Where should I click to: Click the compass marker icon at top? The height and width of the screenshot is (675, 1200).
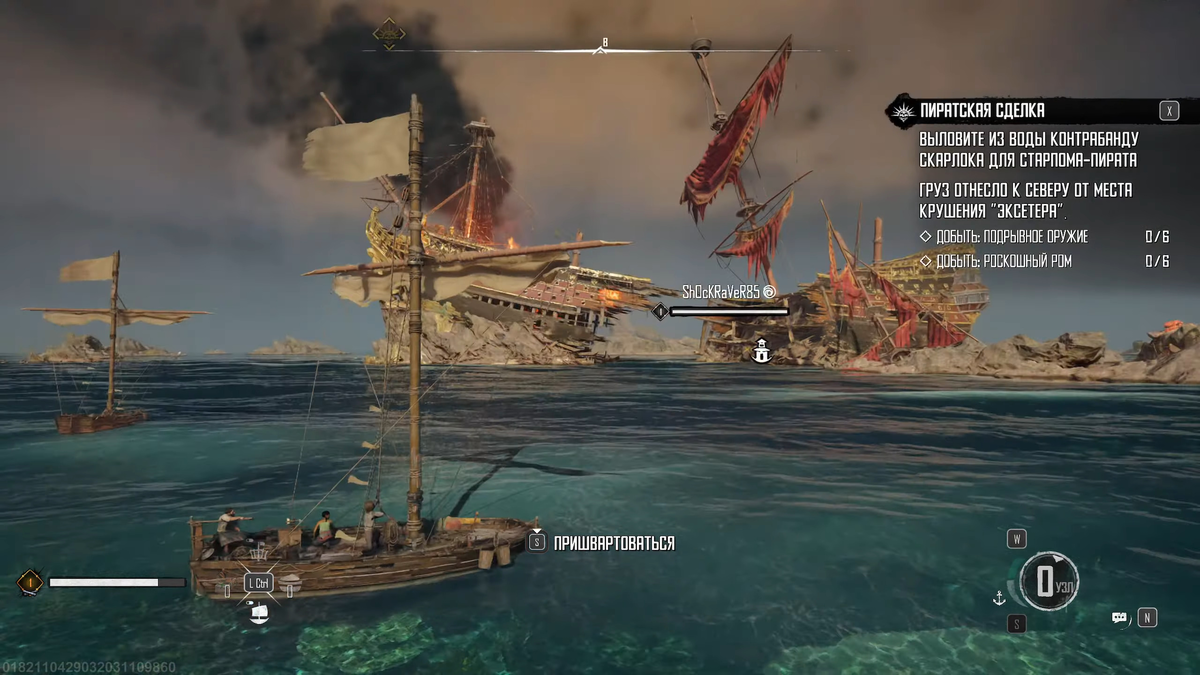[389, 34]
